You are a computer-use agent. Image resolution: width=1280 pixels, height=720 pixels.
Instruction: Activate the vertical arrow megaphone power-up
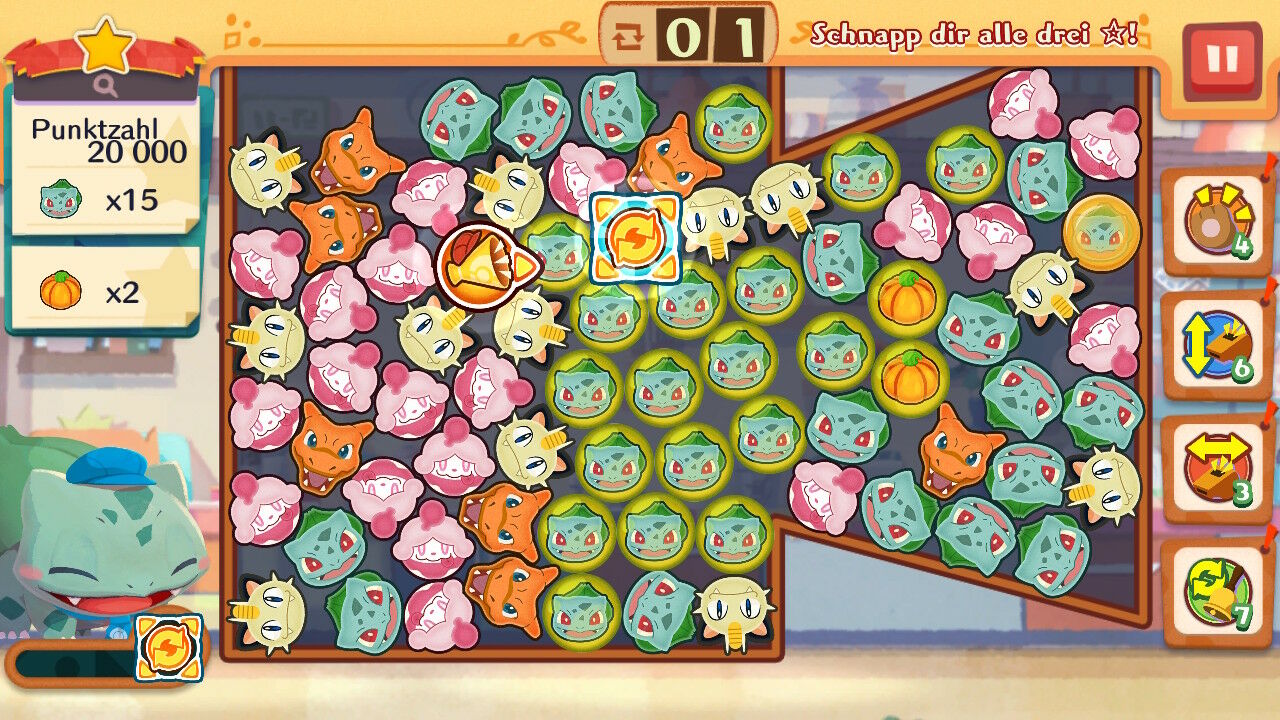[x=1216, y=346]
